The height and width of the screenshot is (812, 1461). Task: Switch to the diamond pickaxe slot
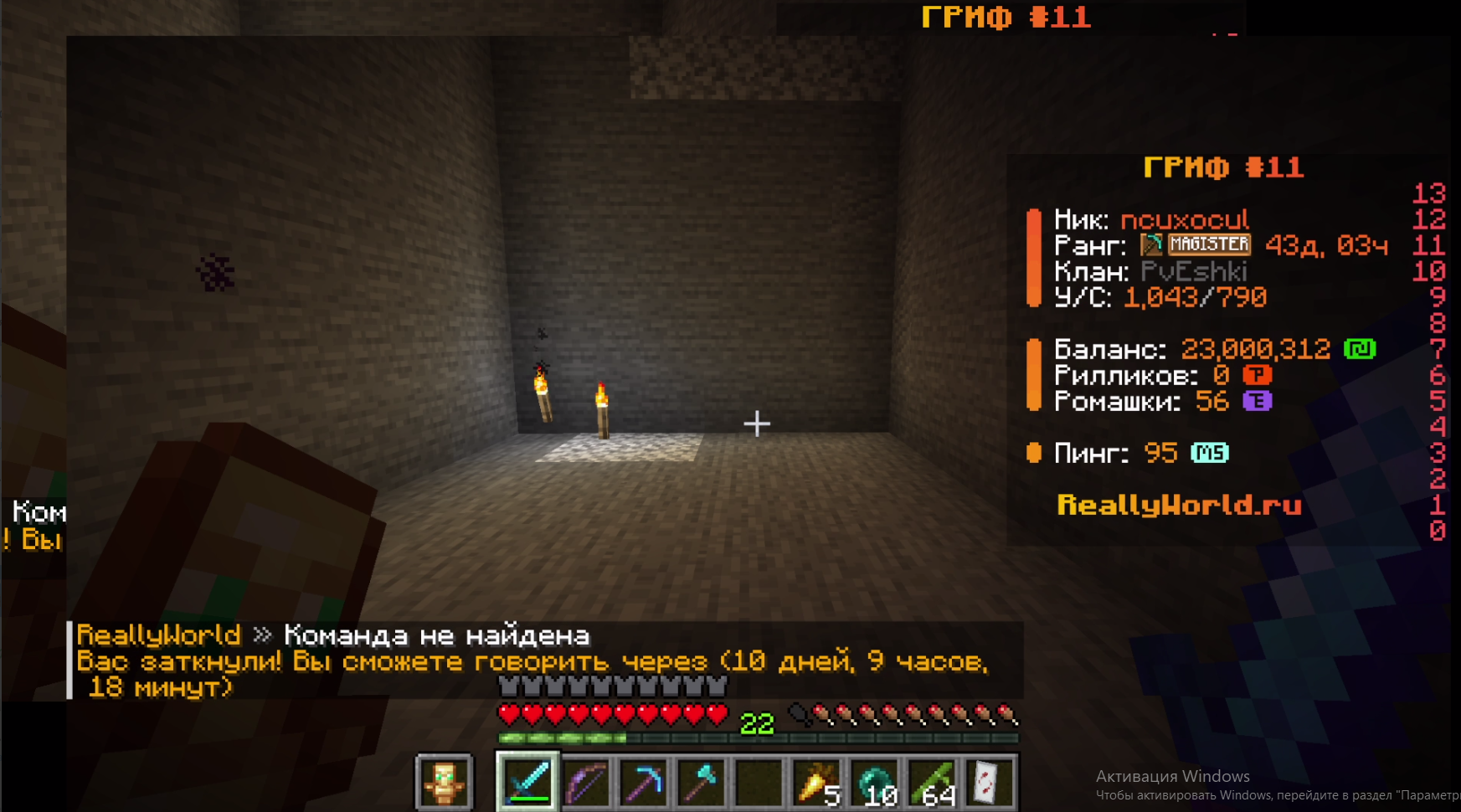(645, 783)
